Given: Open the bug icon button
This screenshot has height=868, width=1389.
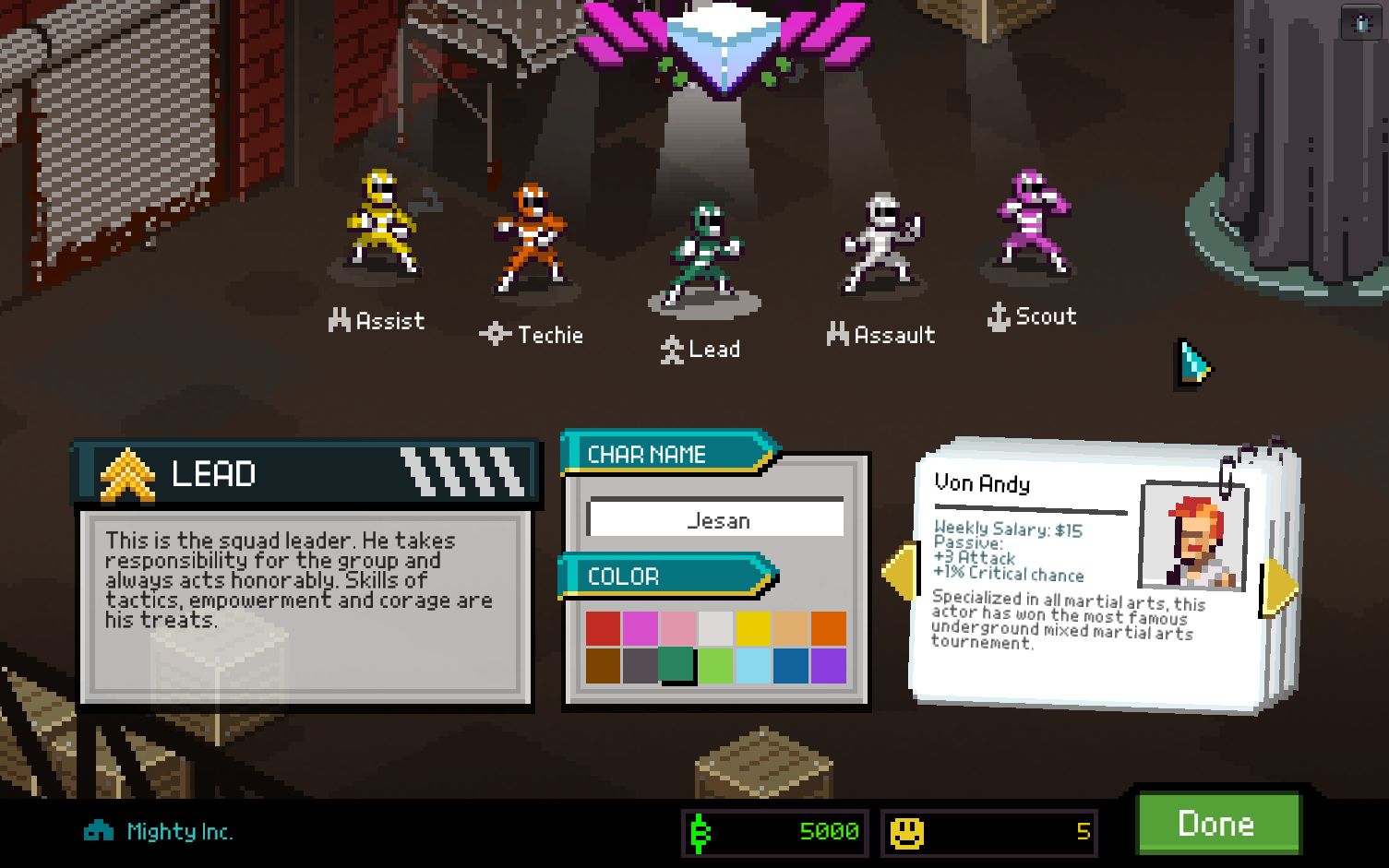Looking at the screenshot, I should tap(1362, 24).
